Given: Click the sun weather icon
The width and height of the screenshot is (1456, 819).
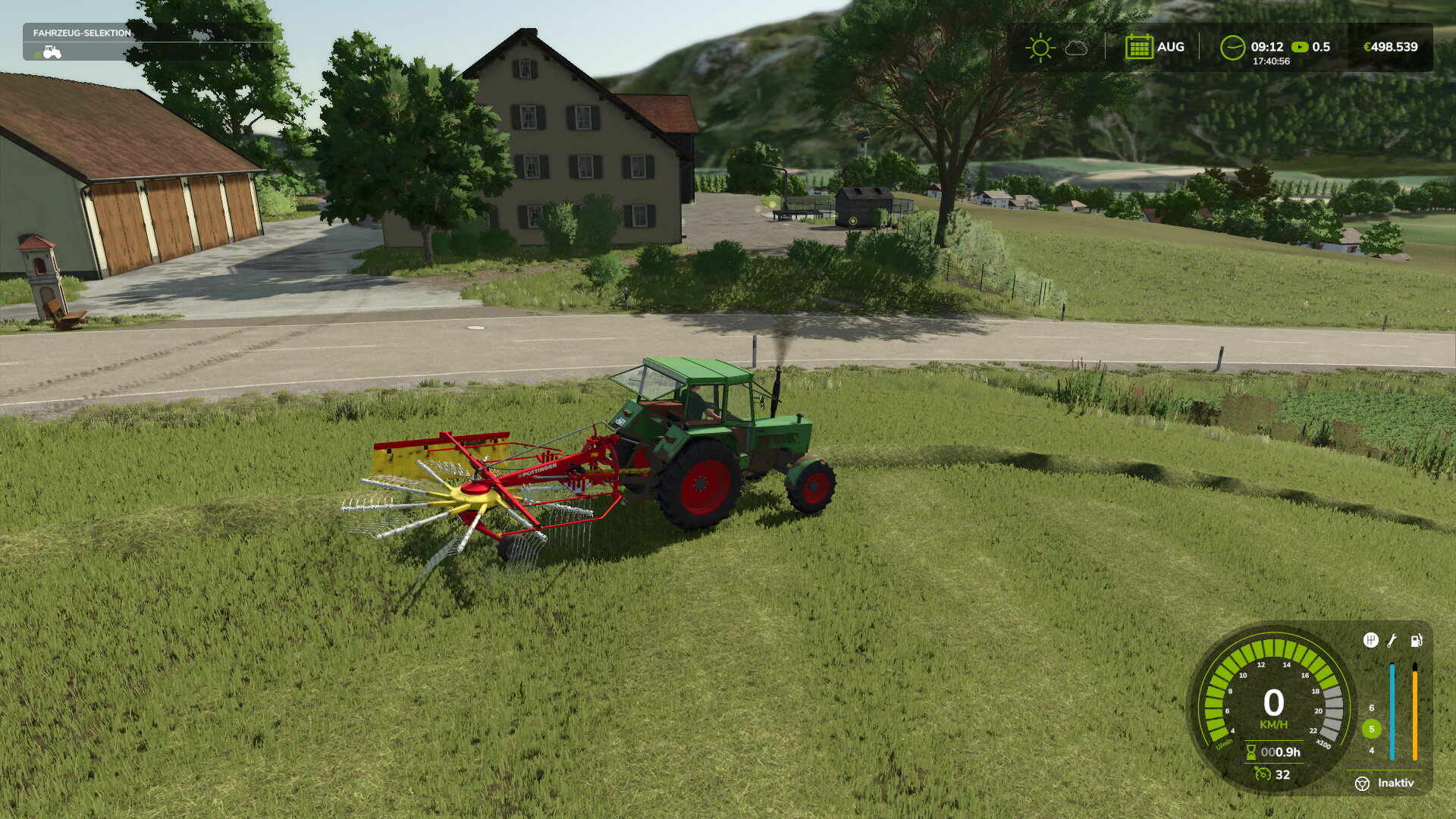Looking at the screenshot, I should 1041,47.
